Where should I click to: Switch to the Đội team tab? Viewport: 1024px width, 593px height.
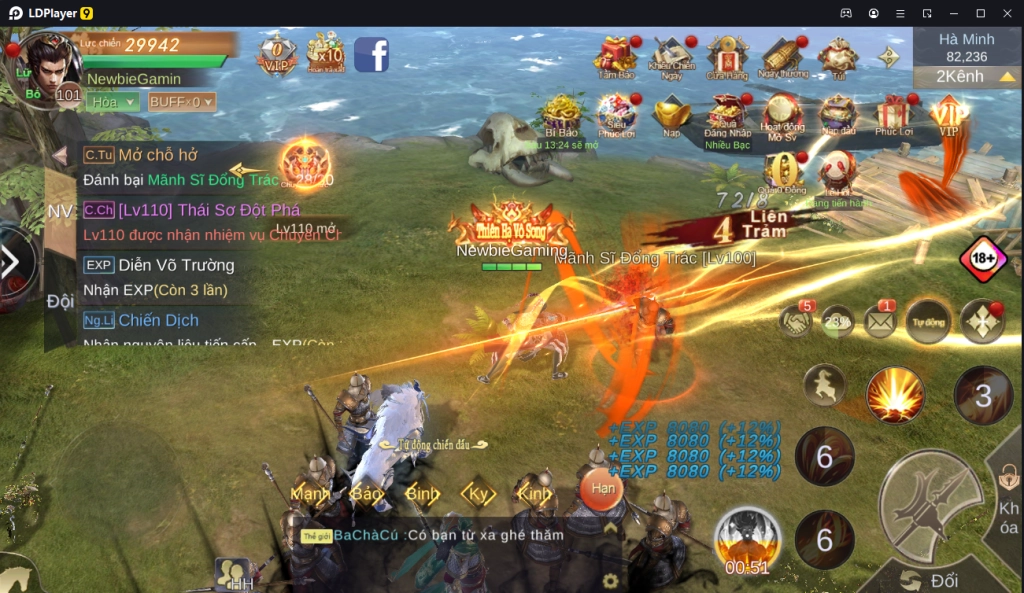click(60, 301)
